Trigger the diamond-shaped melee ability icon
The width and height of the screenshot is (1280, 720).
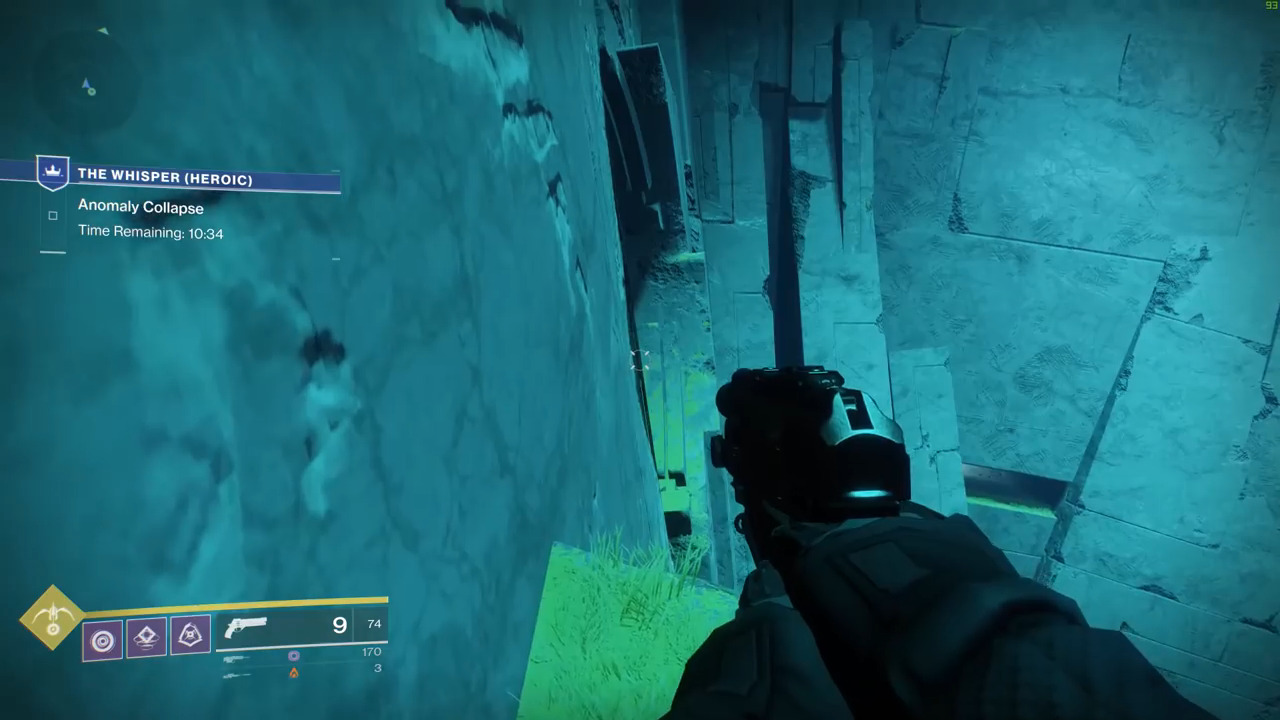click(x=147, y=637)
